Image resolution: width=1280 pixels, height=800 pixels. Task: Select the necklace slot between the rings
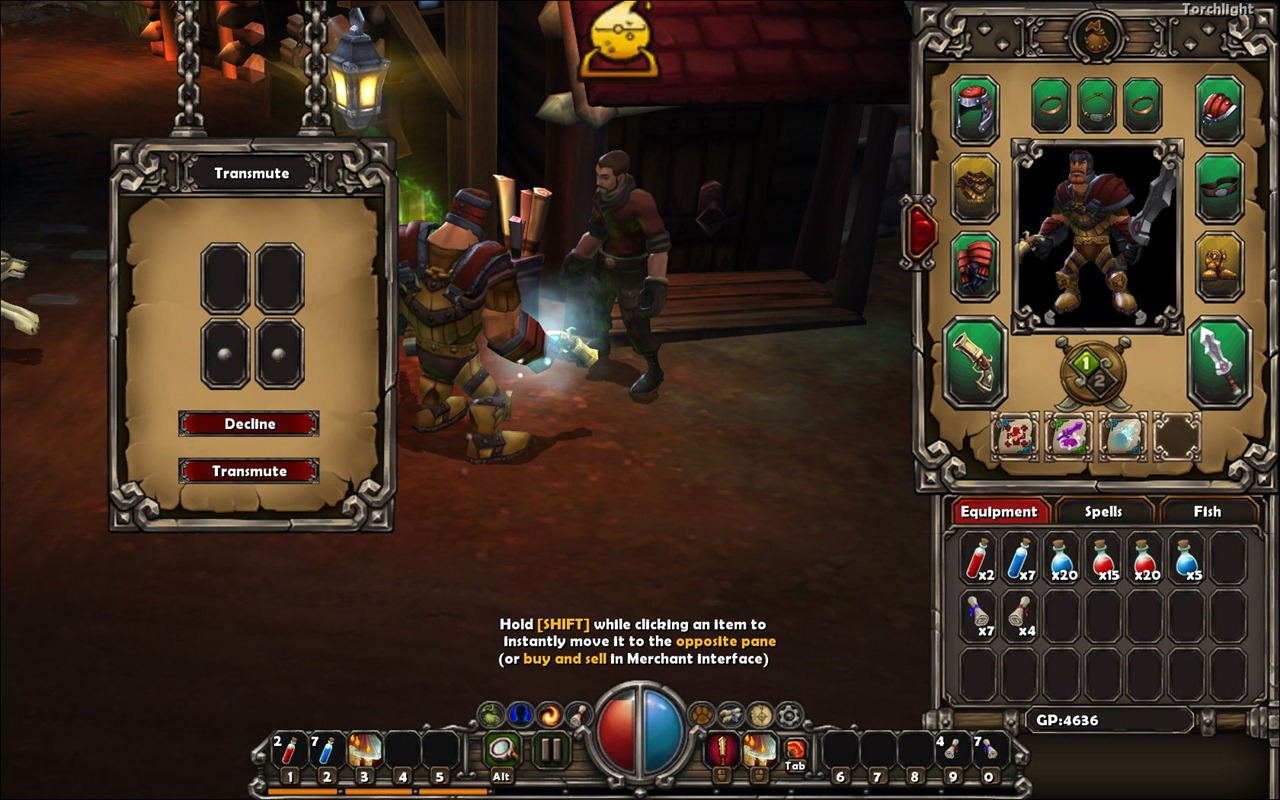coord(1097,105)
